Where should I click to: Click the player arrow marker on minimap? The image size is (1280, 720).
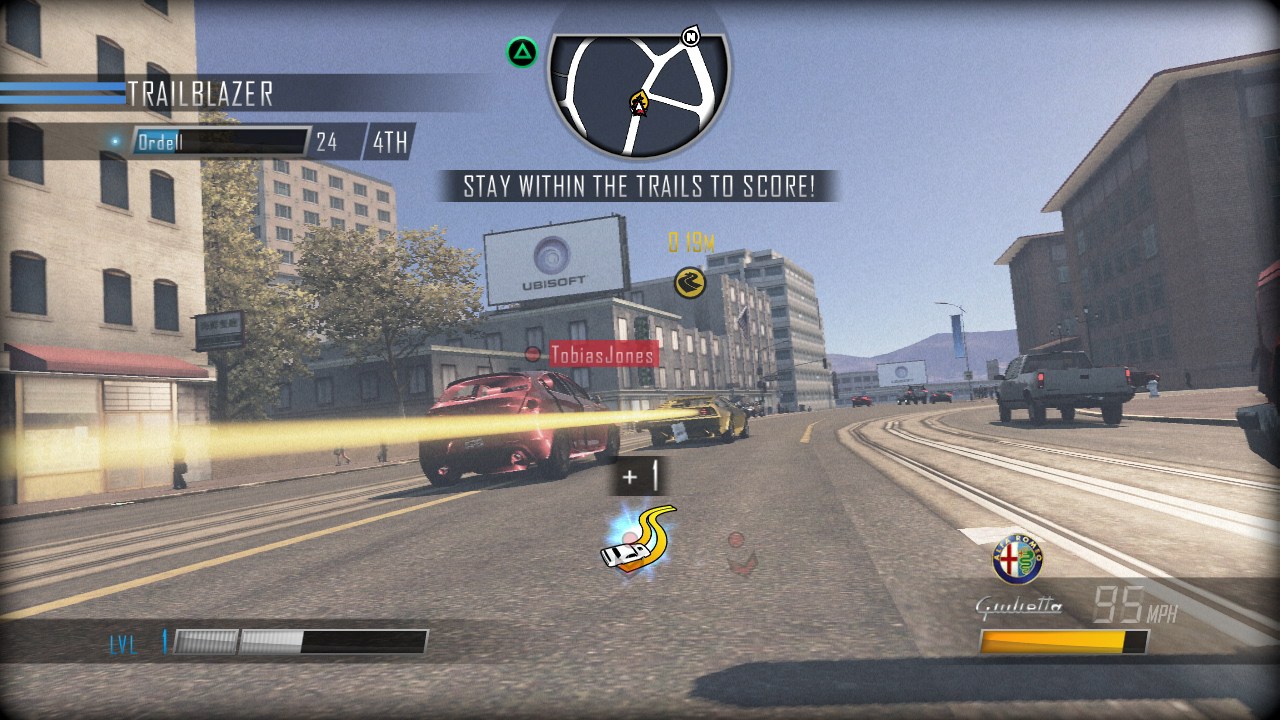[x=637, y=102]
